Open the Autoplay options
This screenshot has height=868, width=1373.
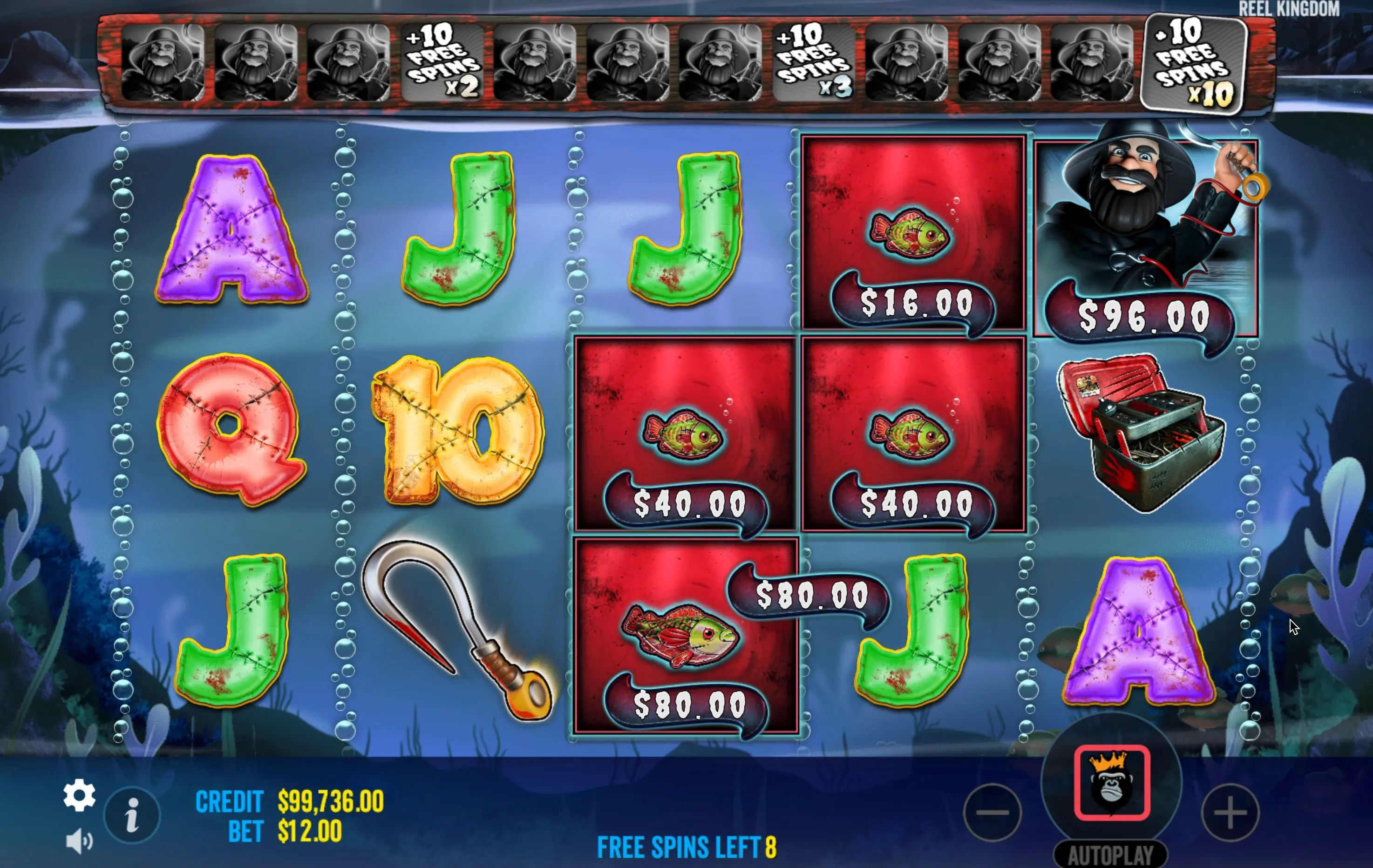pyautogui.click(x=1110, y=855)
